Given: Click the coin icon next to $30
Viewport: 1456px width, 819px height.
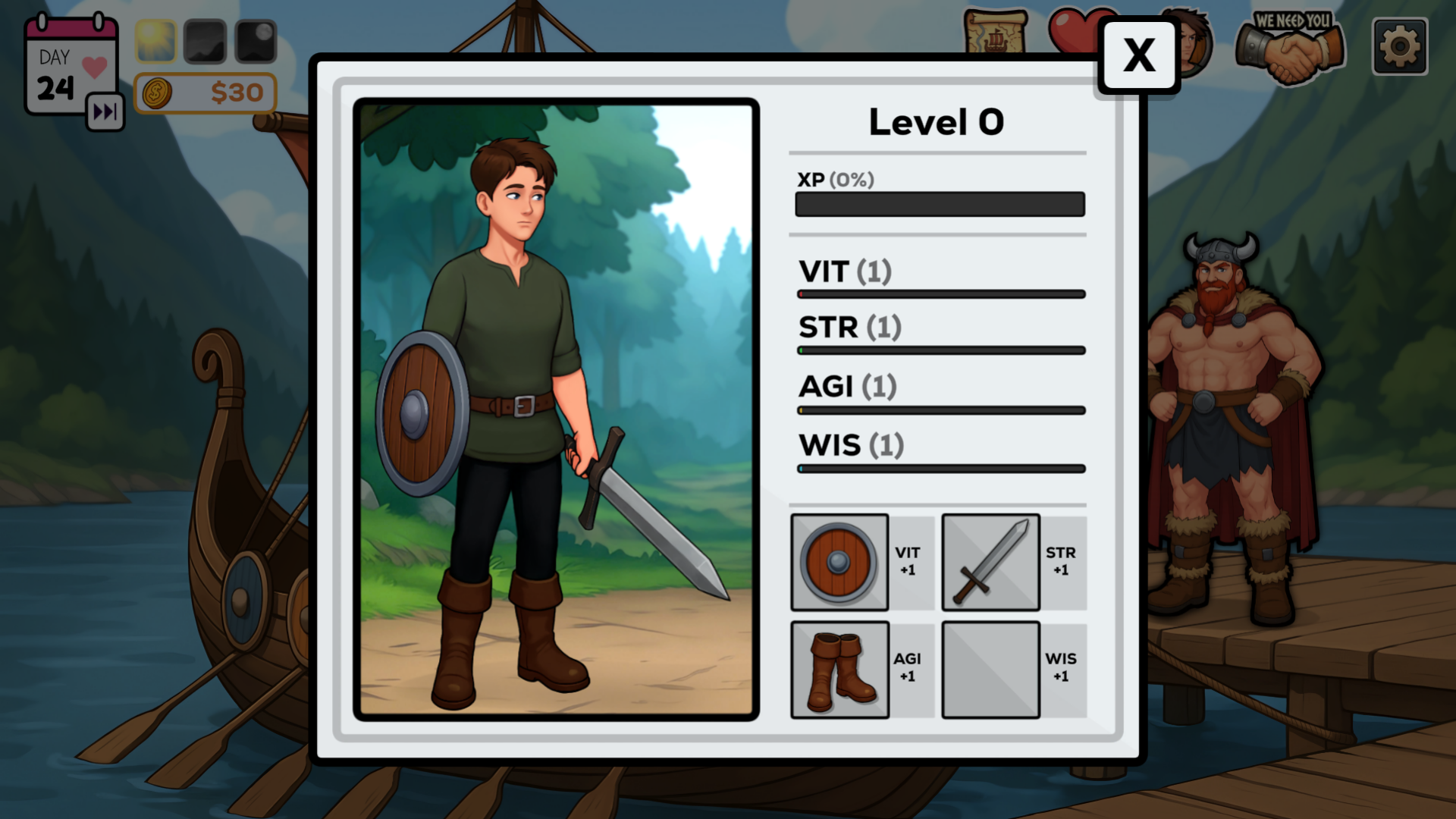Looking at the screenshot, I should click(157, 93).
